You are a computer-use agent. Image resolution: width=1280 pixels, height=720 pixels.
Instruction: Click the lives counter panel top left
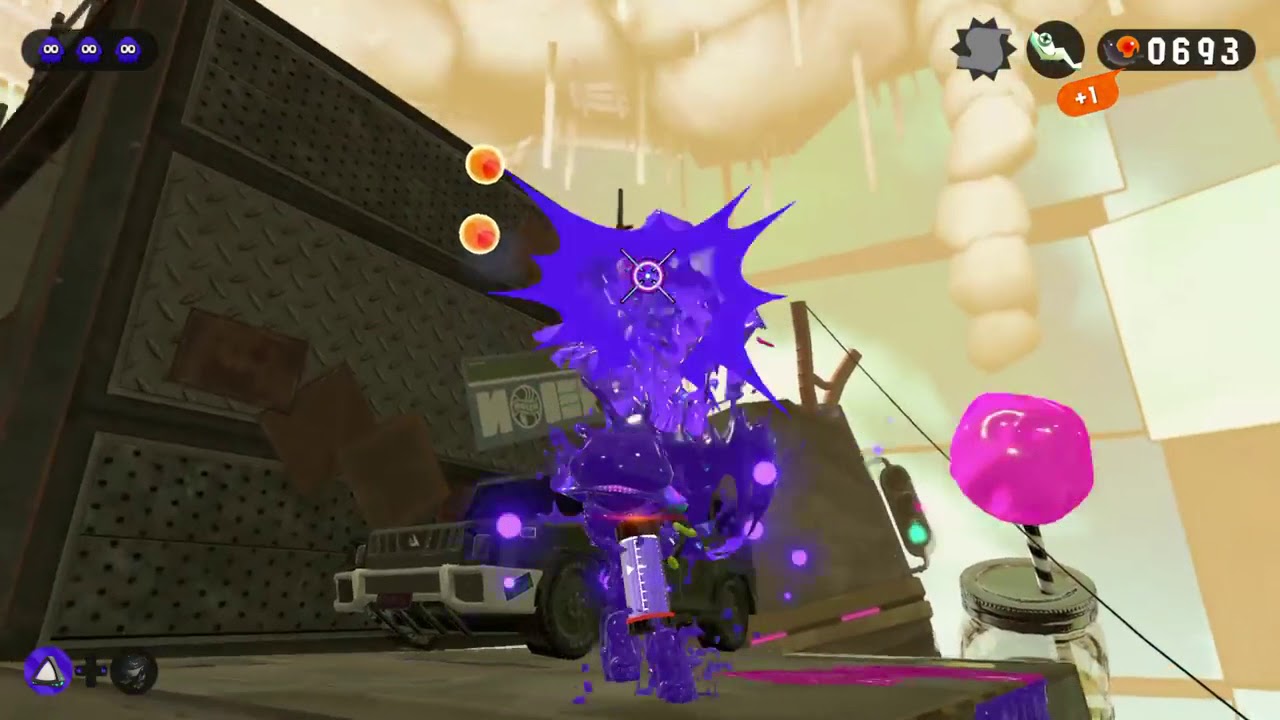click(88, 48)
